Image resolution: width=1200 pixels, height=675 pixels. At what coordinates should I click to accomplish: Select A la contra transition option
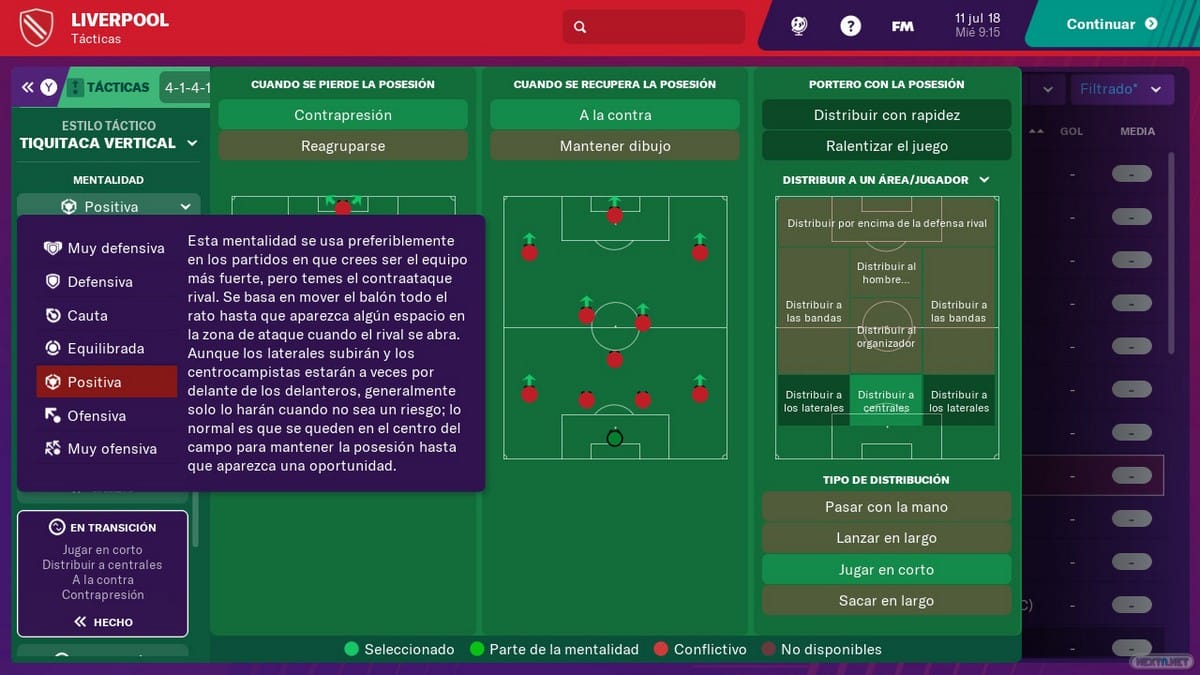(x=614, y=115)
